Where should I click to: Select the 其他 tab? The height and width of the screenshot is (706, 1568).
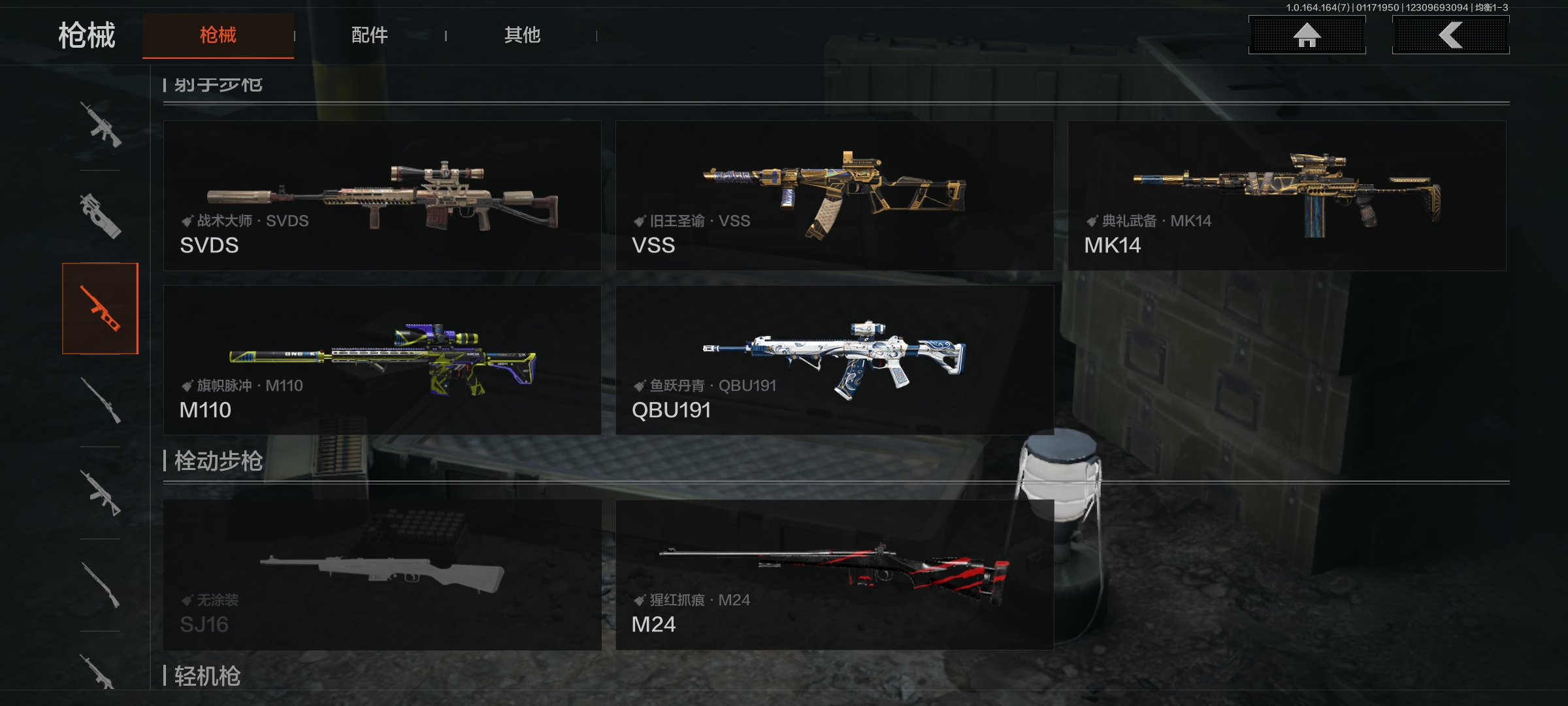coord(522,35)
